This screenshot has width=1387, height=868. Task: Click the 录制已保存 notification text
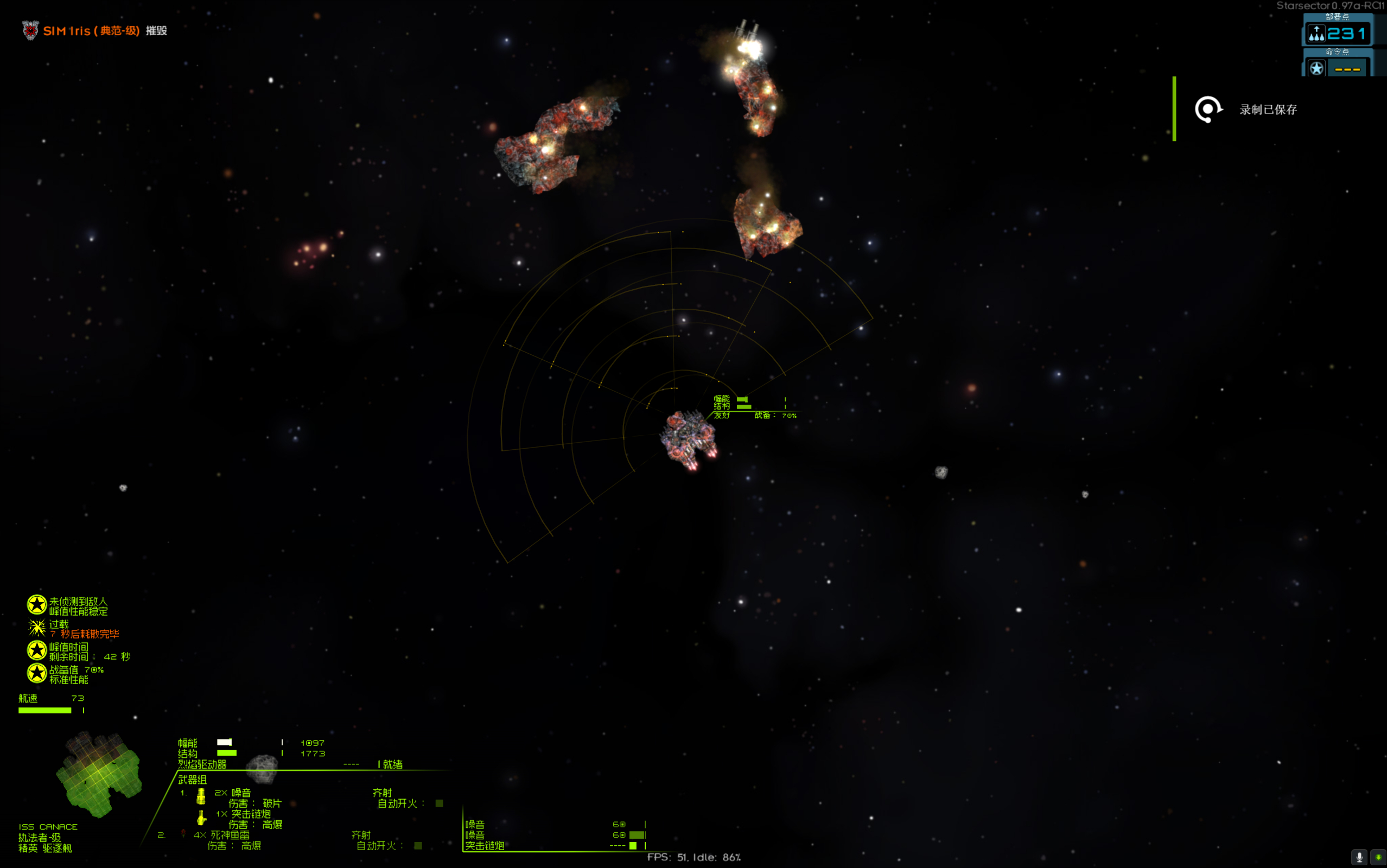point(1268,109)
